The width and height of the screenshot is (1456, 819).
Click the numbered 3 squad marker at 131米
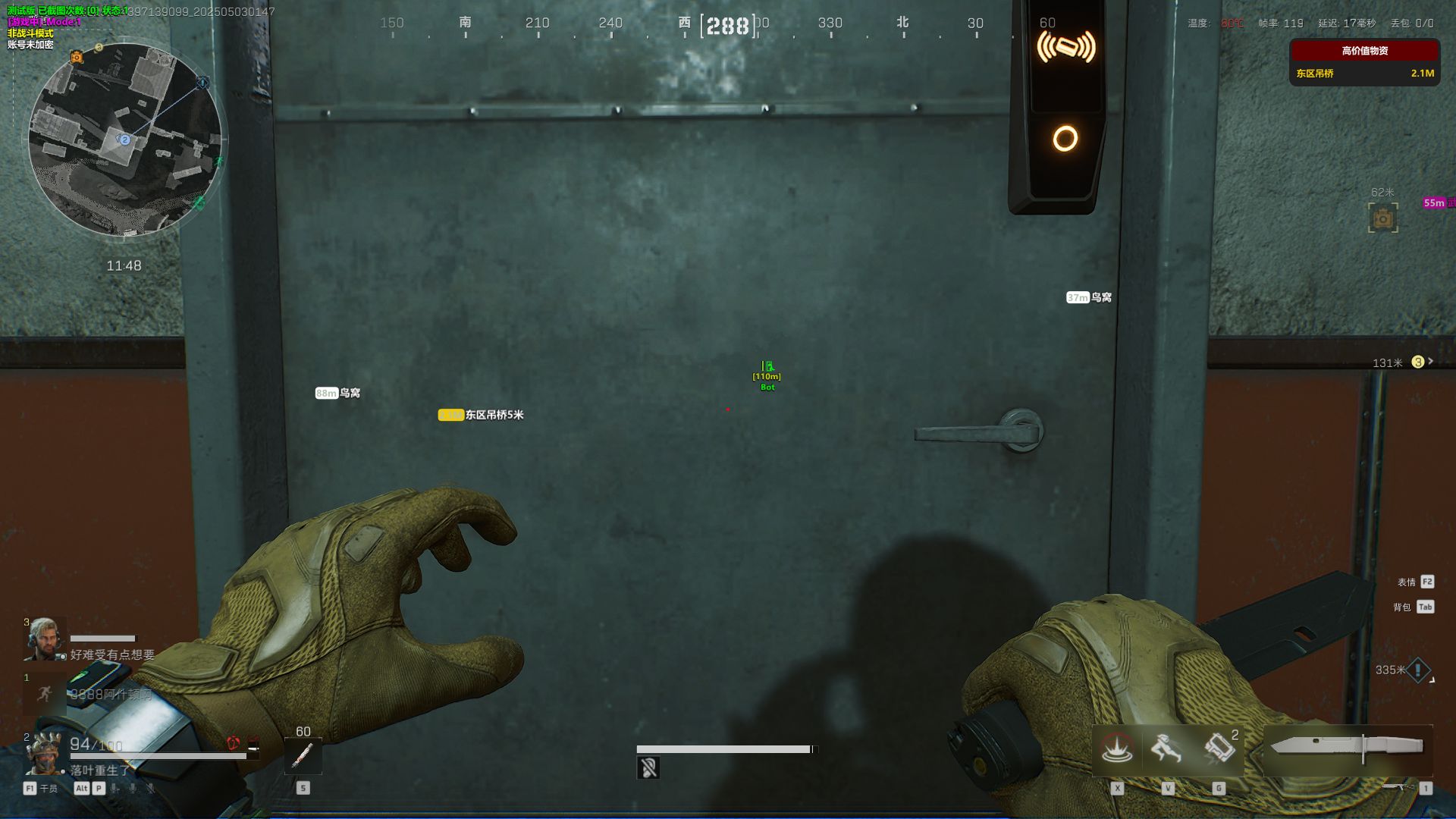click(x=1417, y=362)
